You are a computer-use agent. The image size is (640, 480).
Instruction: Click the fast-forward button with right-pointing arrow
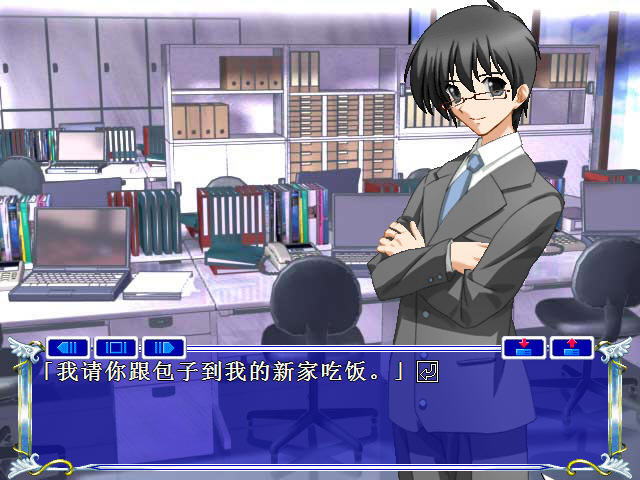pos(164,348)
